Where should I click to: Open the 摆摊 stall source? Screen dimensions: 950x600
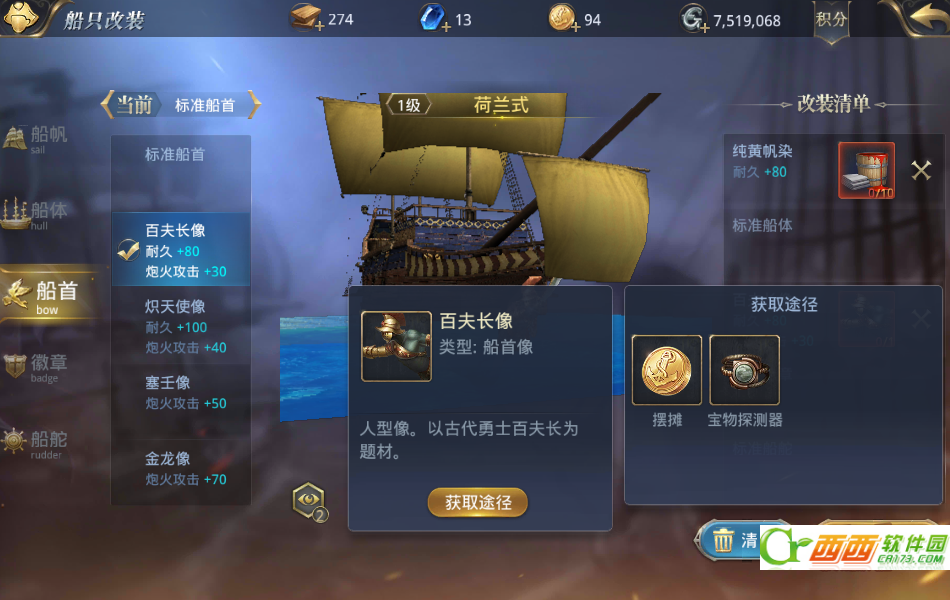(x=667, y=370)
